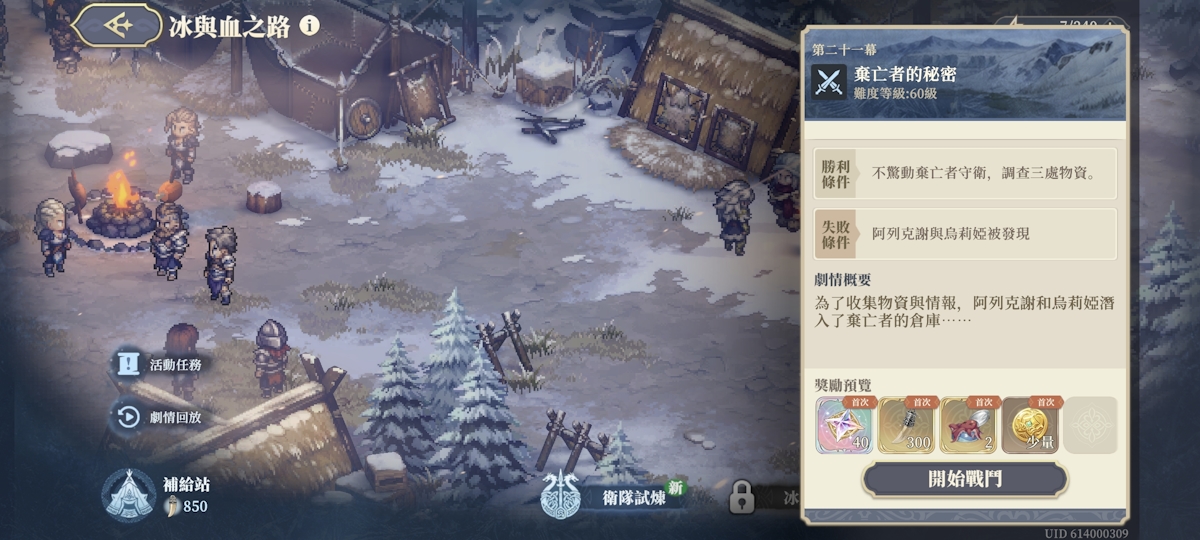The image size is (1200, 540).
Task: Show info for 冰與血之路 event
Action: (x=310, y=25)
